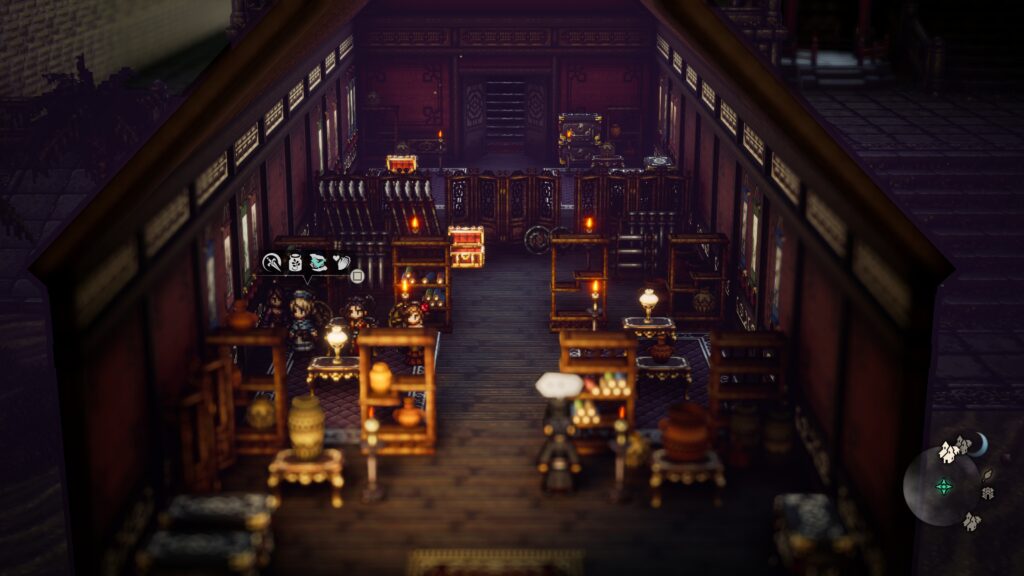Select the castle gate marker beside minimap

click(987, 493)
